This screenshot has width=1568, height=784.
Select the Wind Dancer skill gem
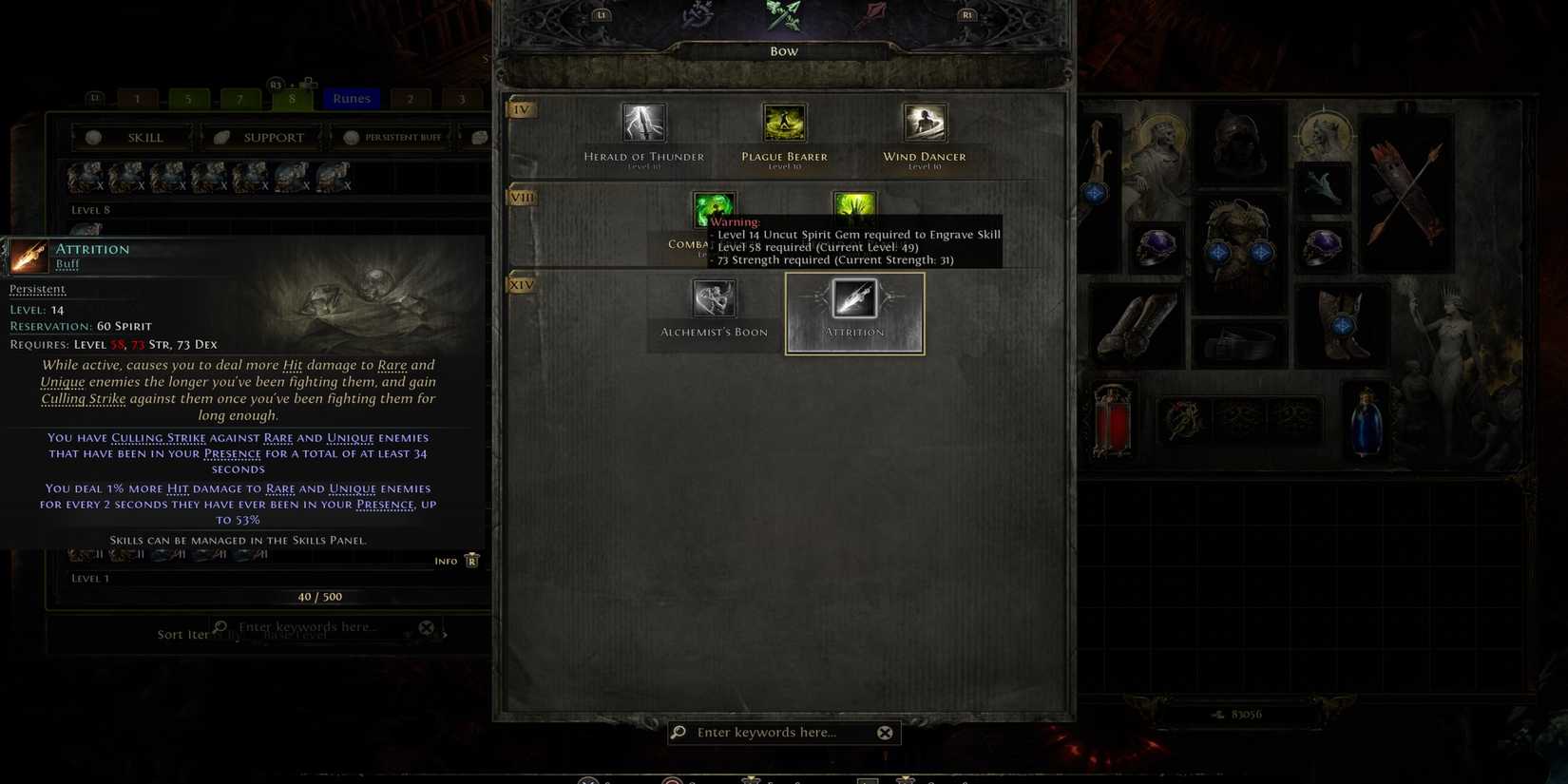click(x=923, y=124)
